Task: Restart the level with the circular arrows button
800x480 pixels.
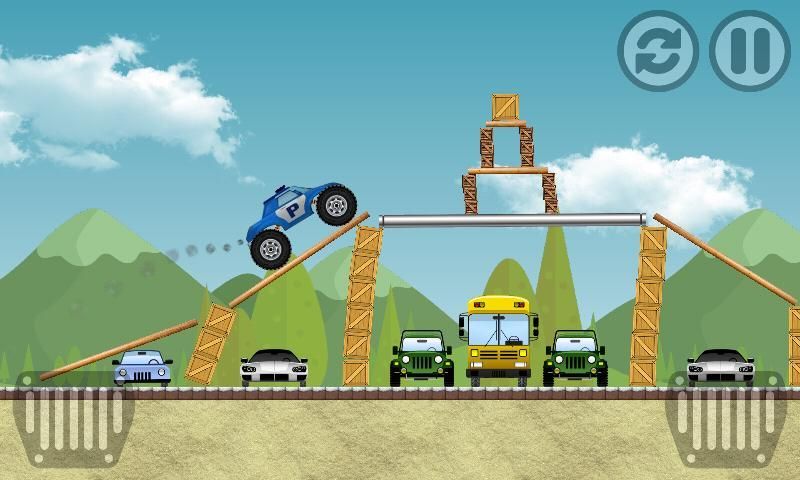Action: coord(657,50)
